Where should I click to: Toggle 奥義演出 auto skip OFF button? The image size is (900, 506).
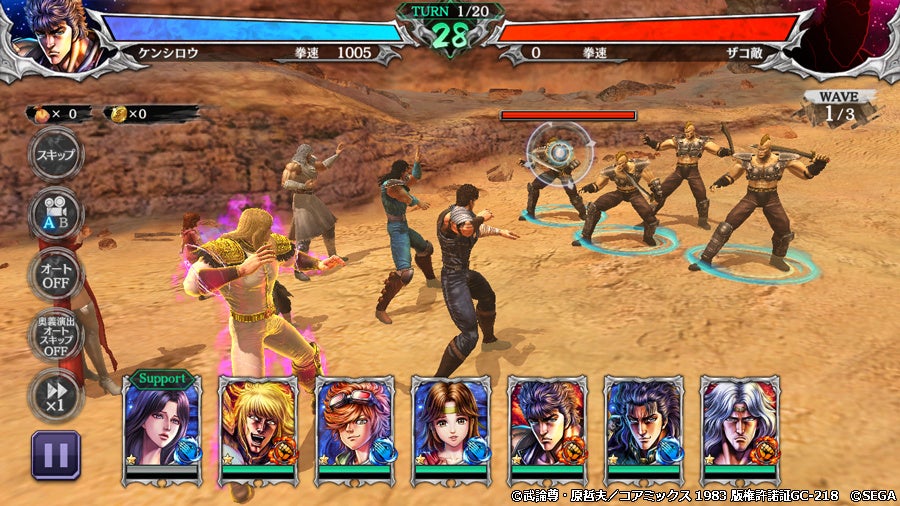click(55, 335)
